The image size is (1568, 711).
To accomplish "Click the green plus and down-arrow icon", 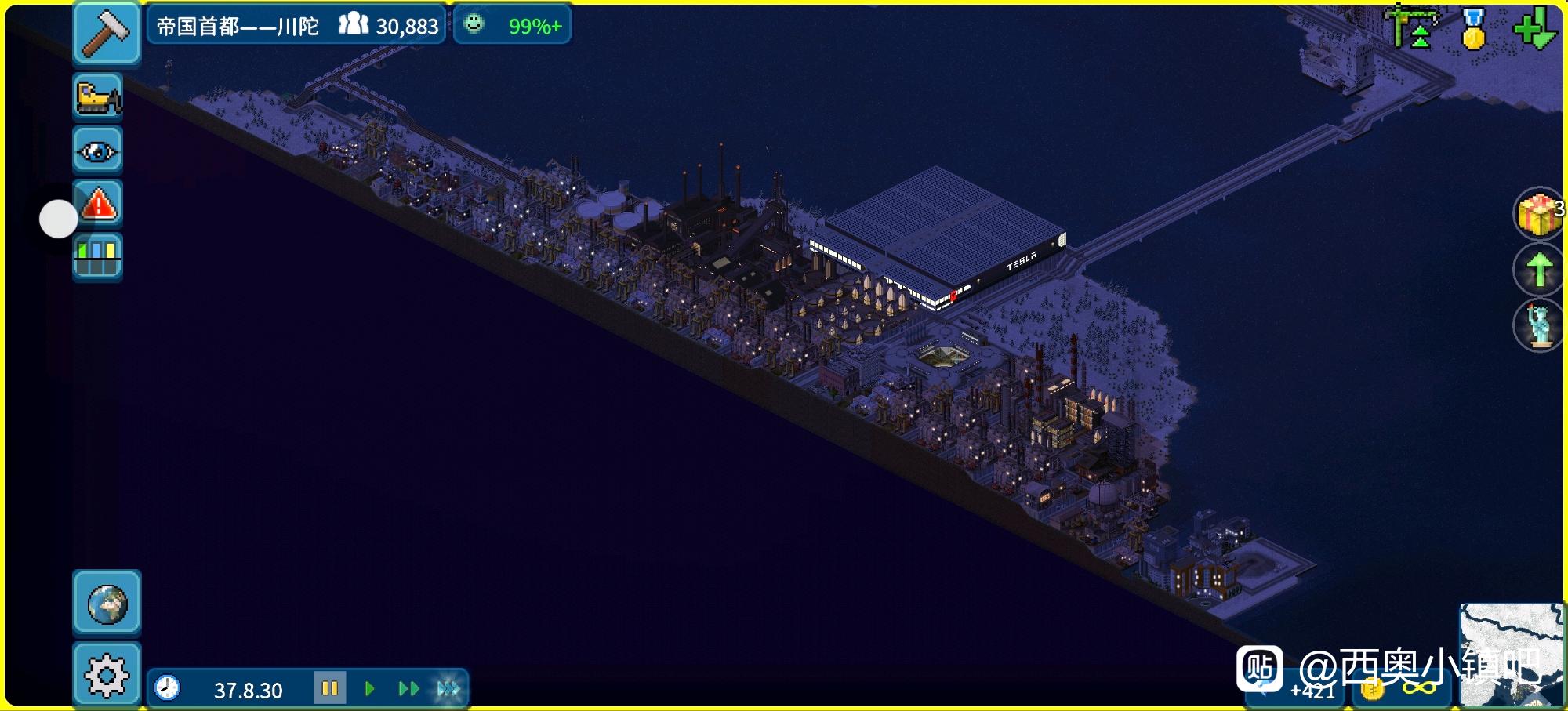I will 1534,27.
